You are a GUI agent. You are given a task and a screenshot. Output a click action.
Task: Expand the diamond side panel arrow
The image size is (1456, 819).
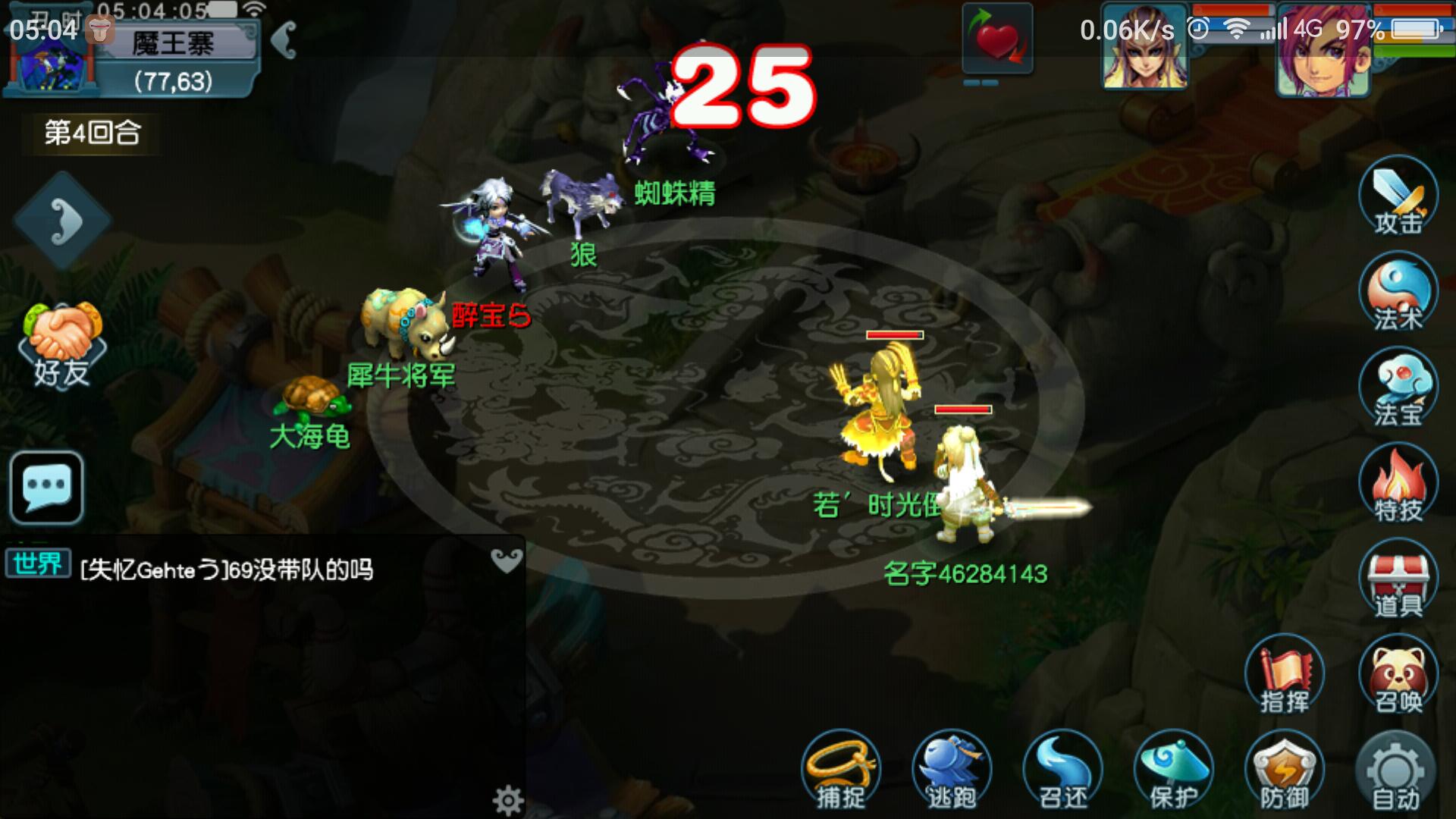point(62,221)
